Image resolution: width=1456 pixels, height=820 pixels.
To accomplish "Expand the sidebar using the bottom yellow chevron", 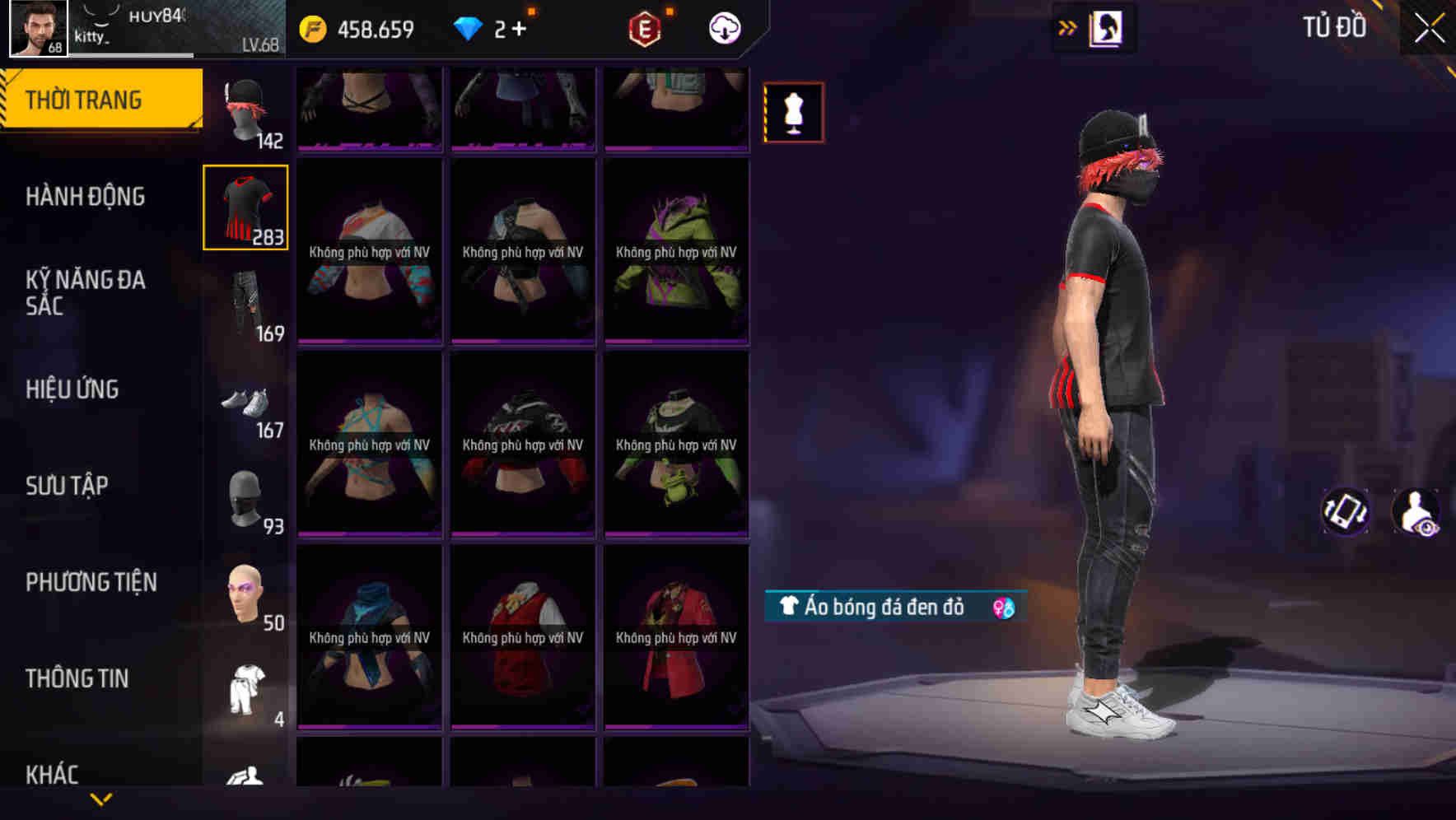I will point(101,797).
